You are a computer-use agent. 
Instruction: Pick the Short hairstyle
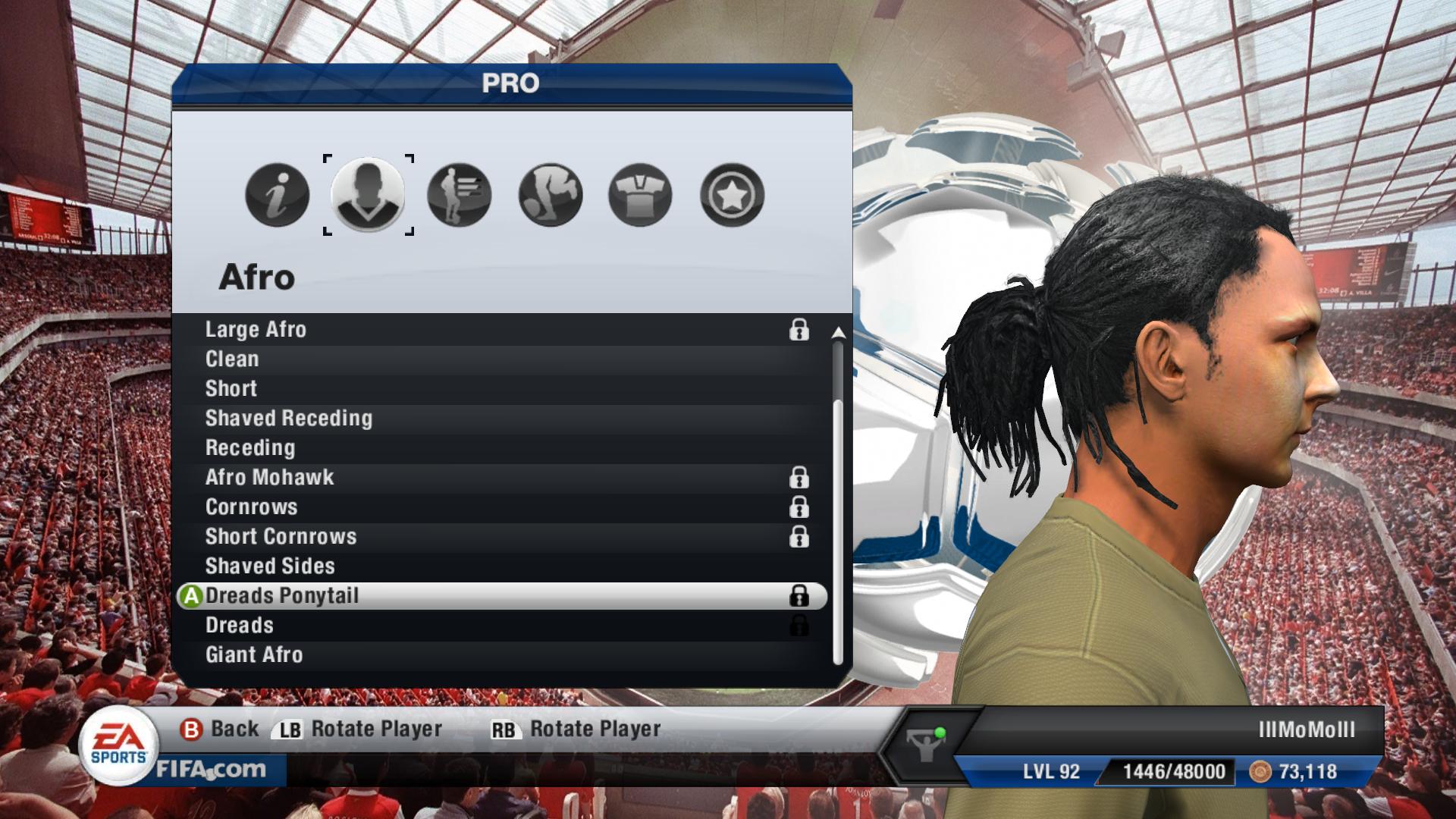click(x=231, y=389)
